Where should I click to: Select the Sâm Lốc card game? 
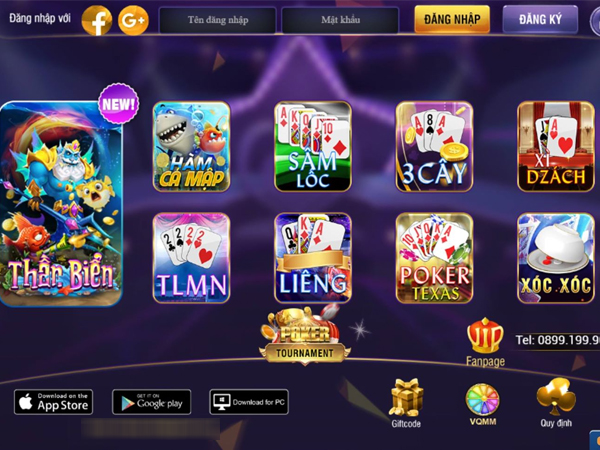313,147
